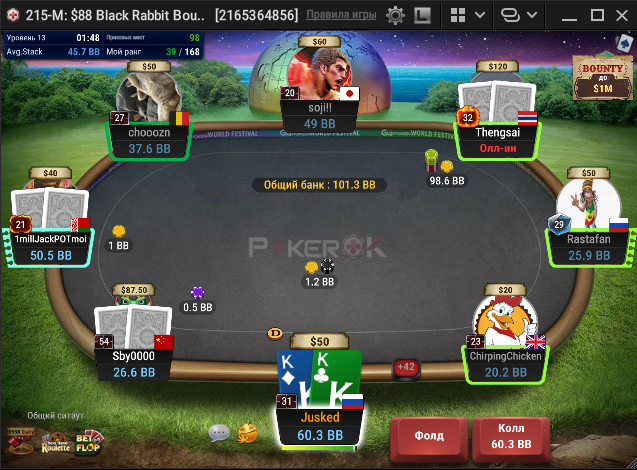Open the Правила игры rules link
This screenshot has height=470, width=637.
(x=341, y=16)
